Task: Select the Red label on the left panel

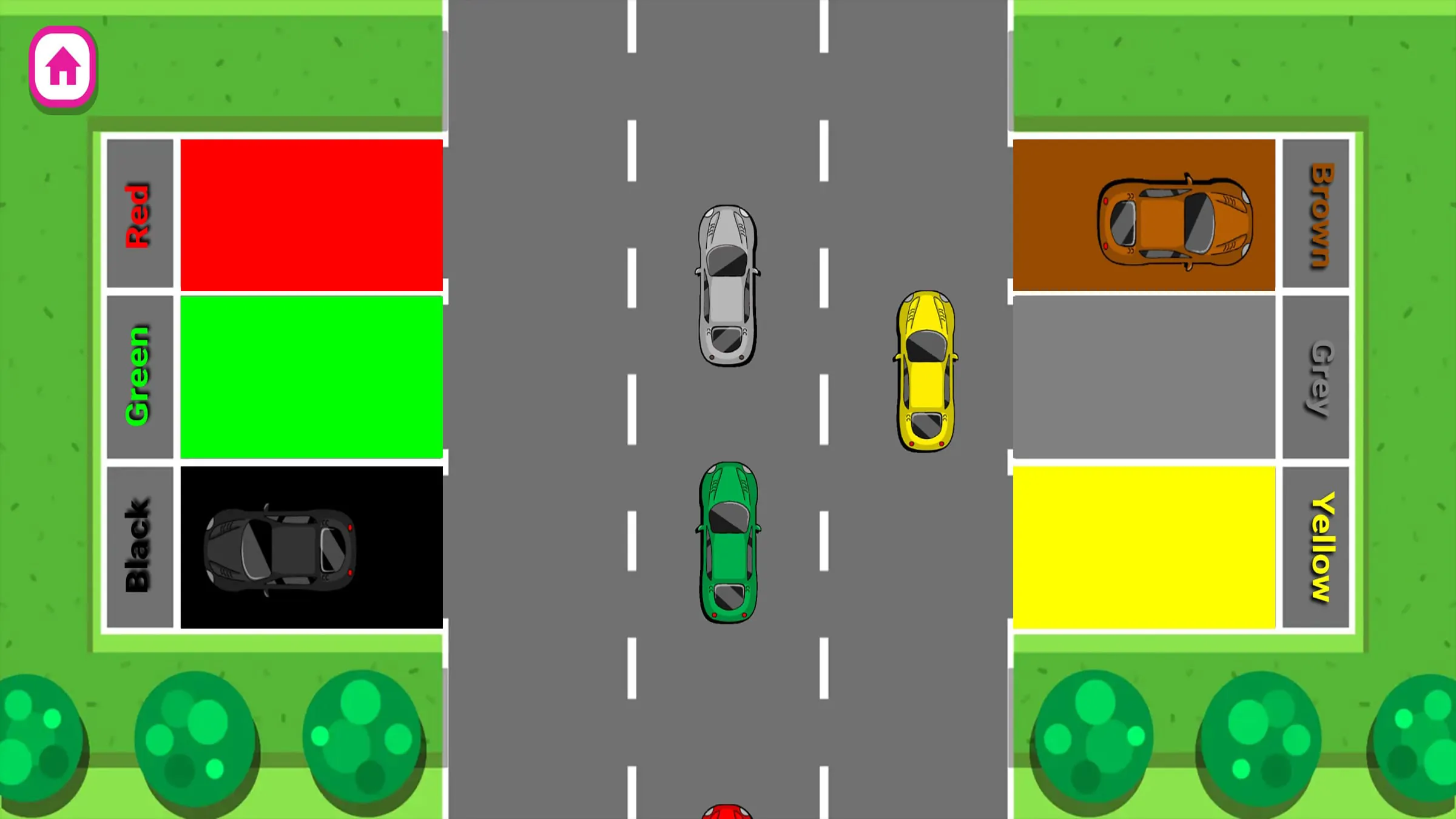Action: (x=138, y=214)
